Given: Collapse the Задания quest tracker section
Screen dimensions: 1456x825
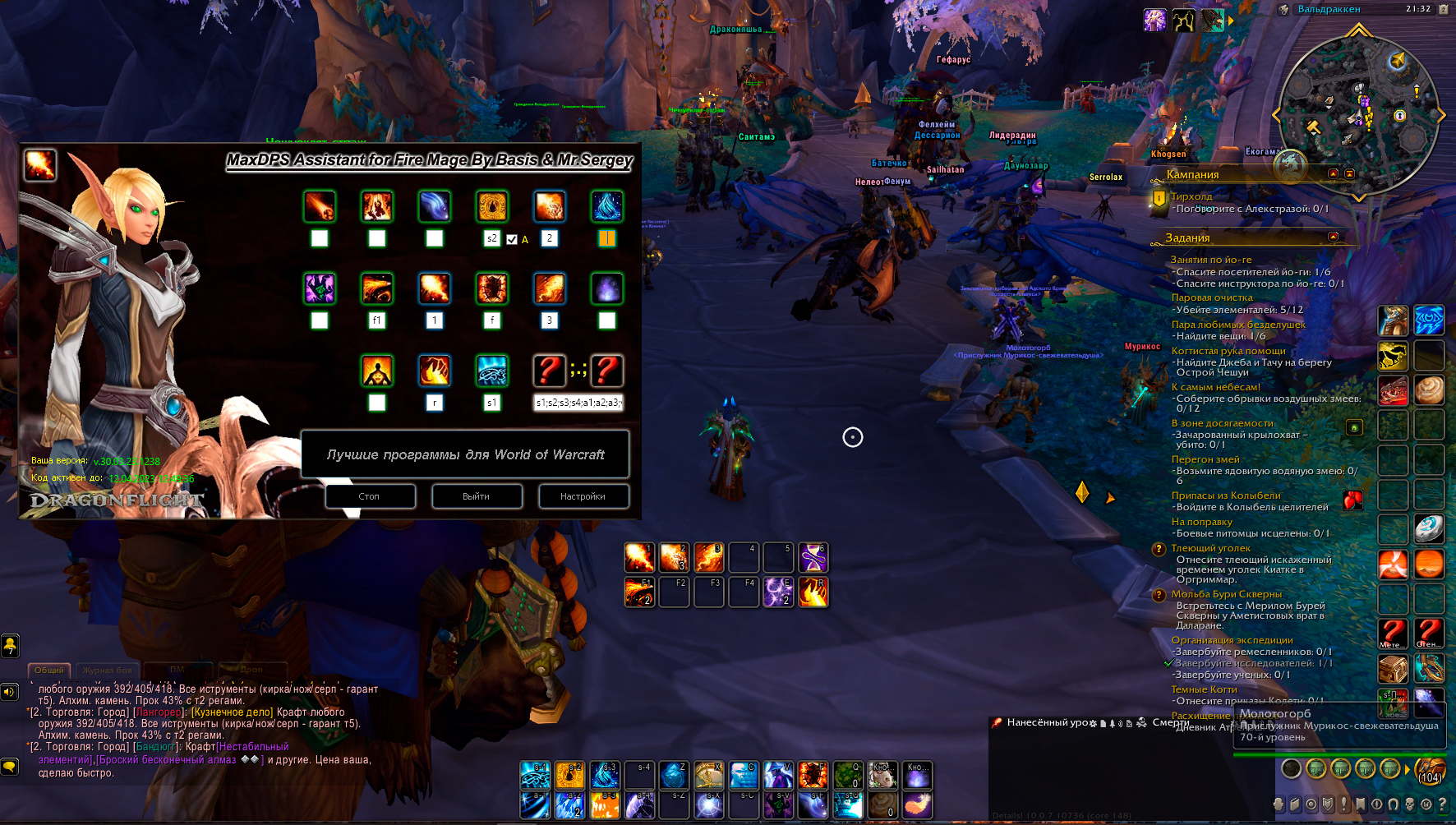Looking at the screenshot, I should coord(1333,237).
